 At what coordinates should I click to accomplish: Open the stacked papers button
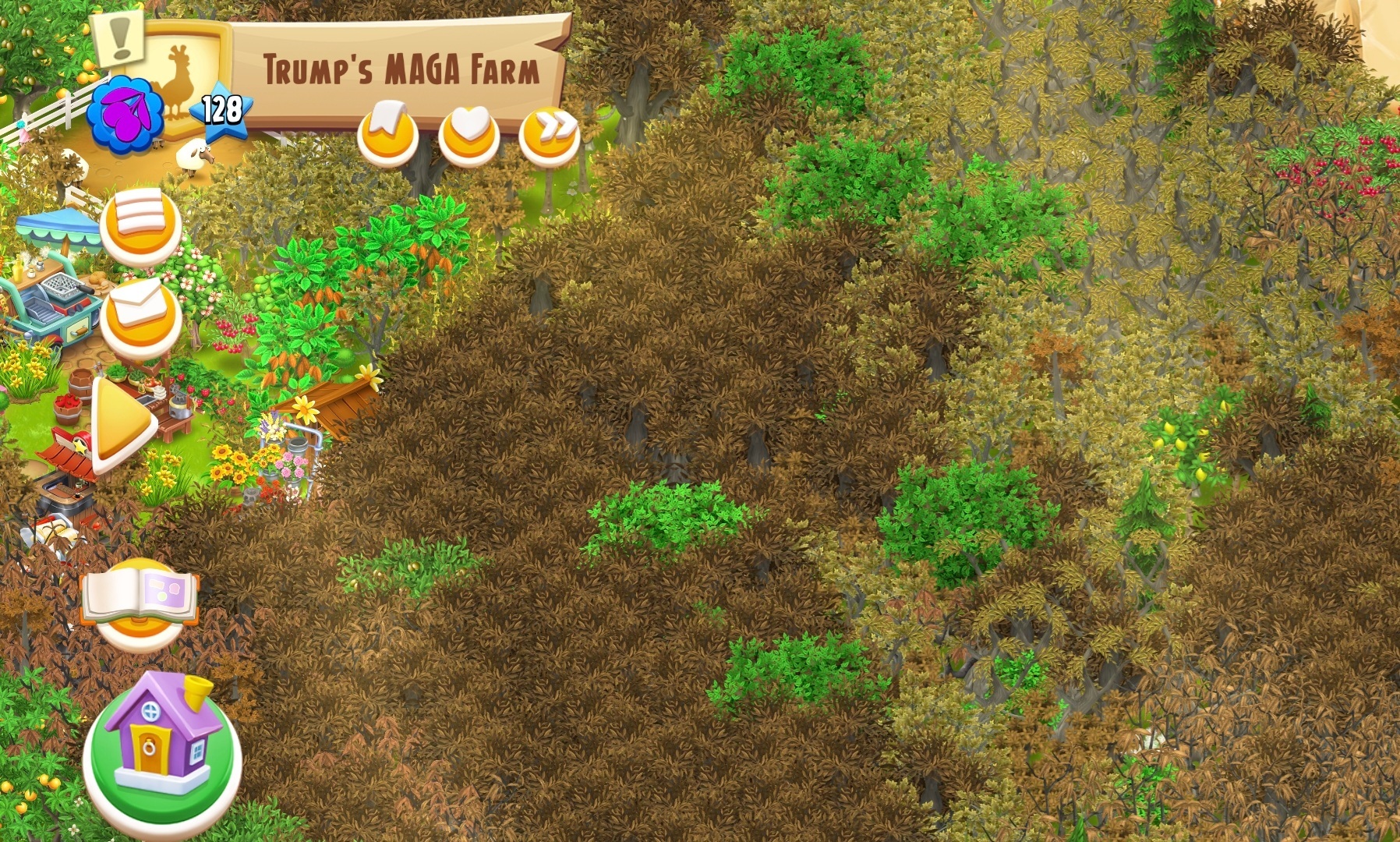[x=140, y=223]
